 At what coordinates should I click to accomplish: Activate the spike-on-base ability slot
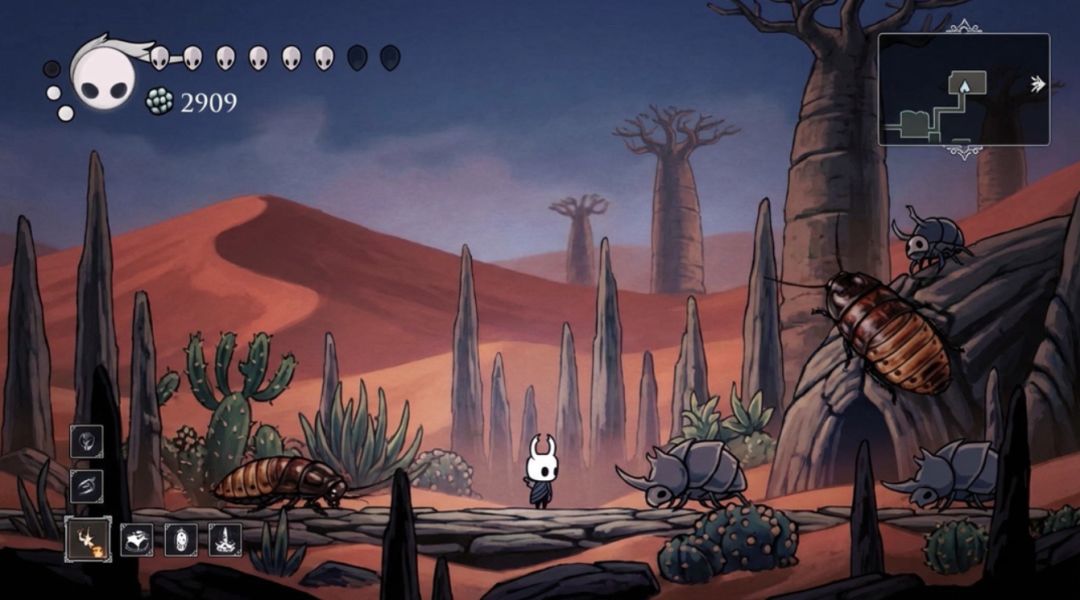225,540
